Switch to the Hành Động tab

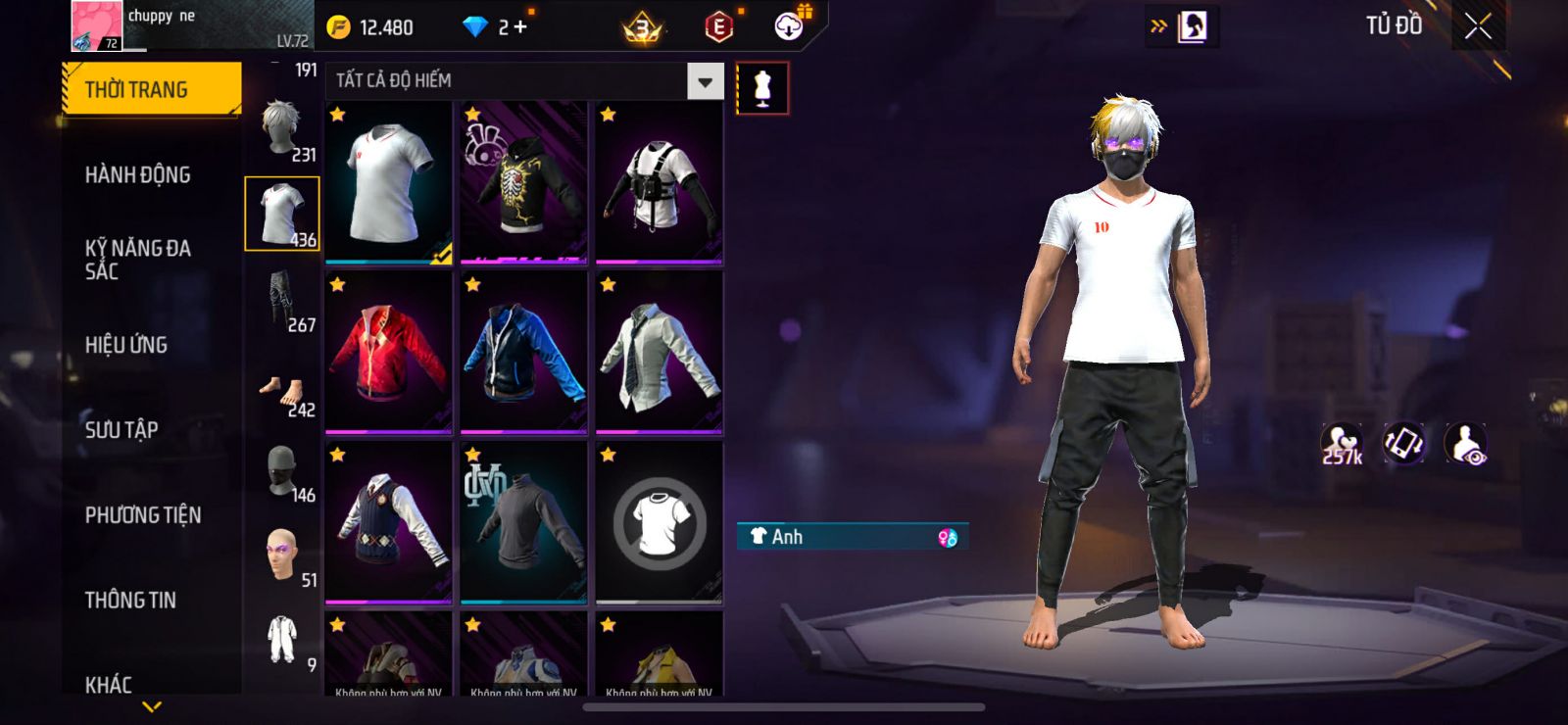pyautogui.click(x=137, y=174)
